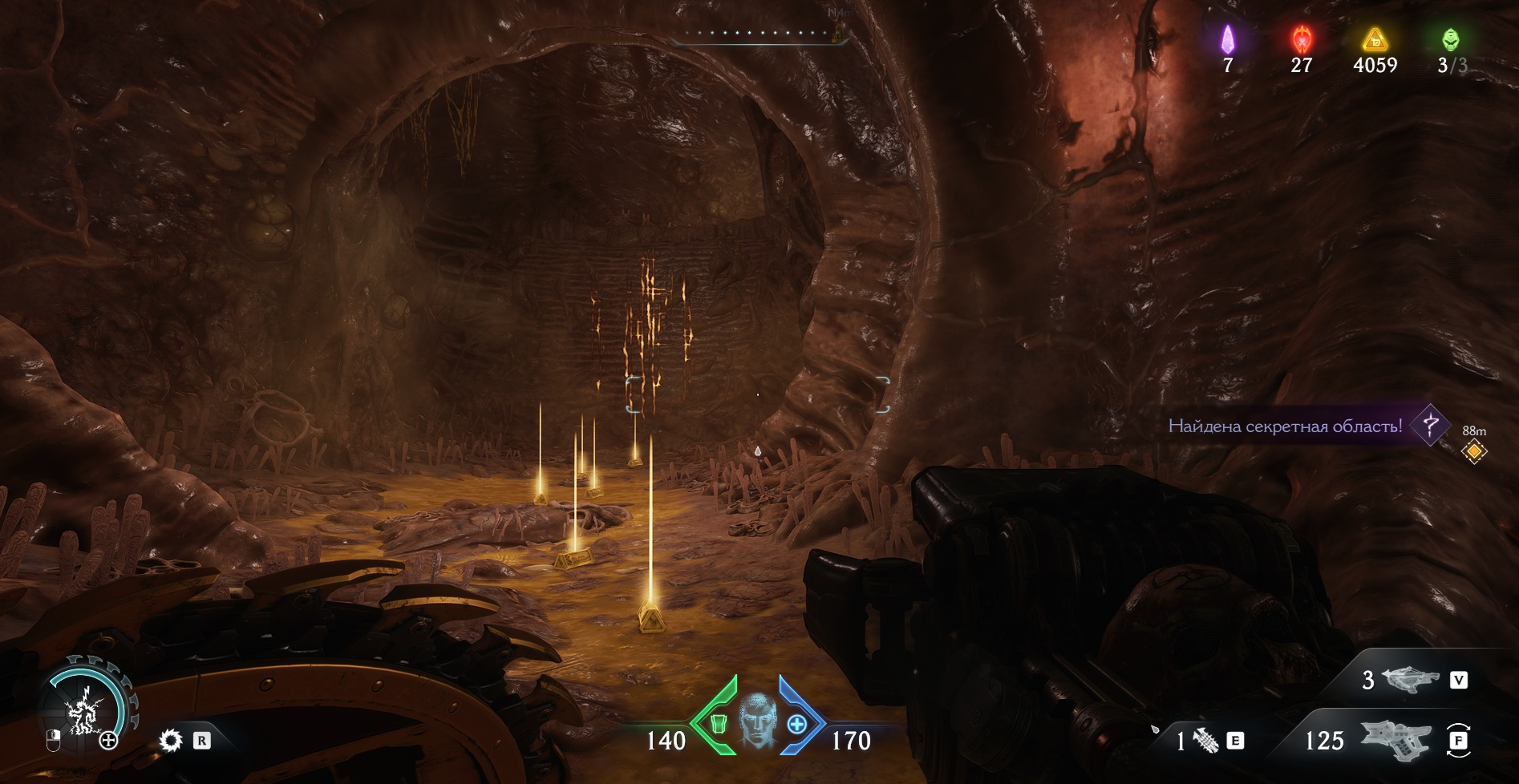
Task: Open the secret area found notification
Action: (1285, 426)
